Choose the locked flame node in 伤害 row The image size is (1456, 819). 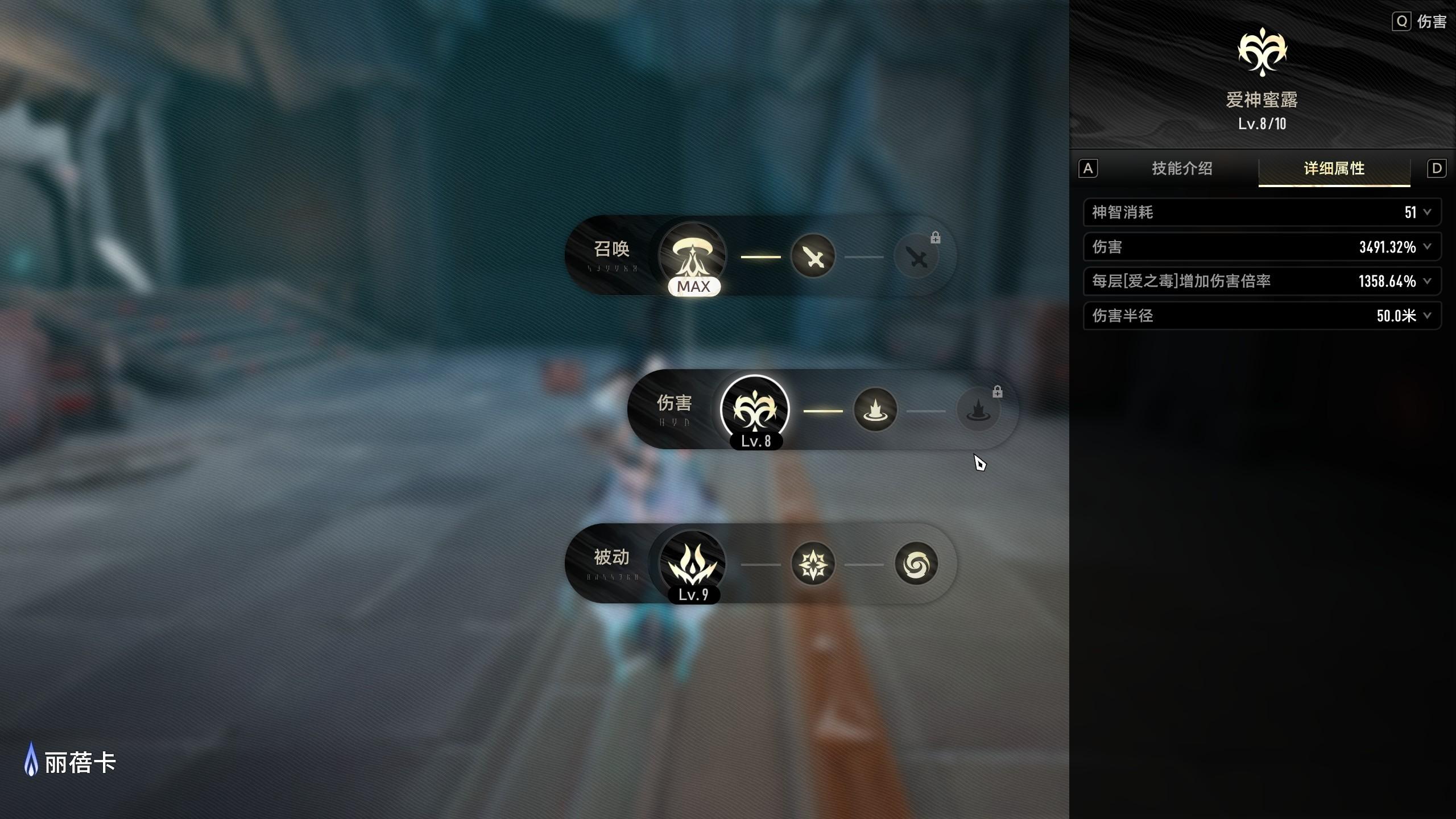coord(978,411)
